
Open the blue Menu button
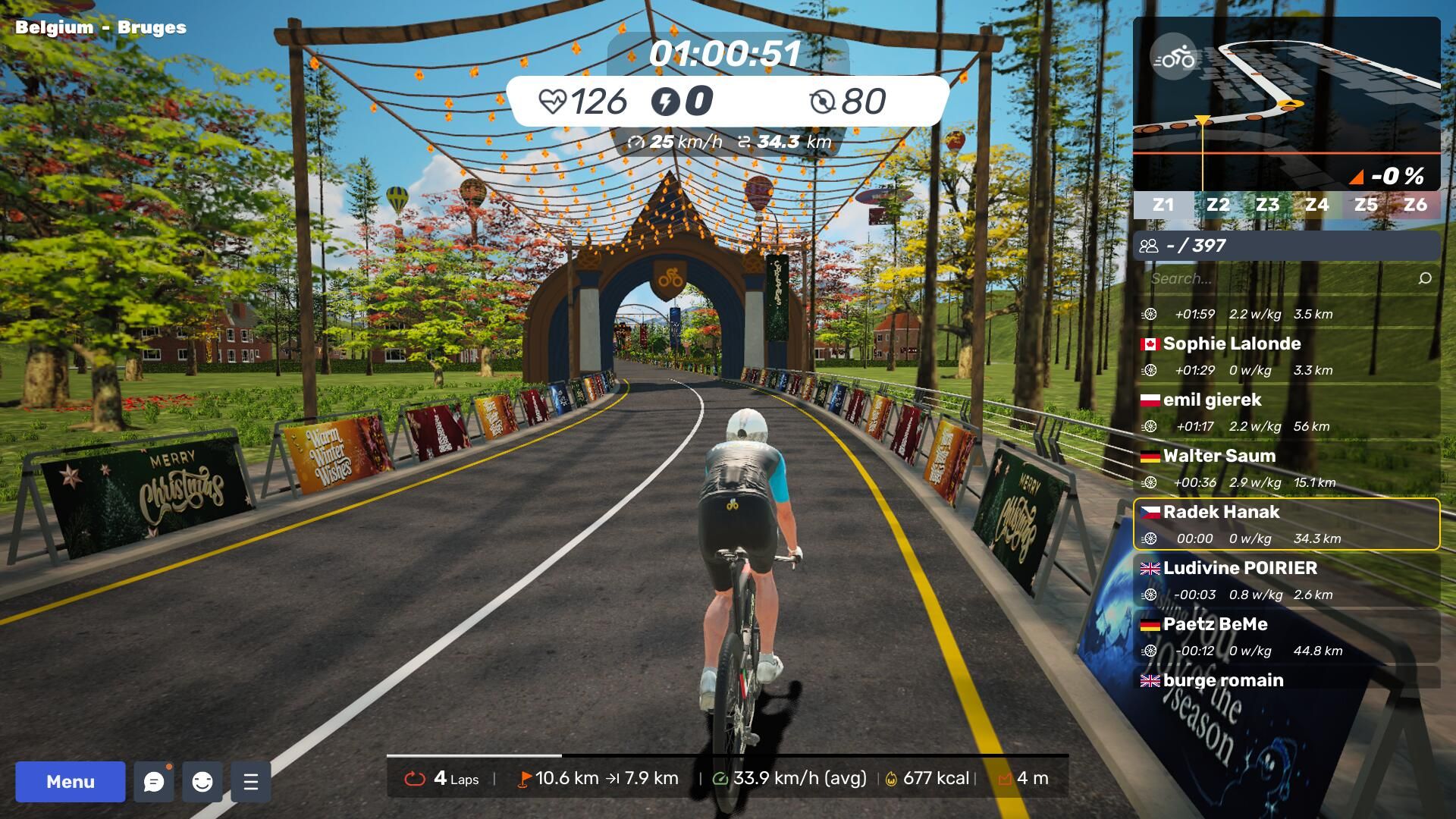click(x=71, y=781)
